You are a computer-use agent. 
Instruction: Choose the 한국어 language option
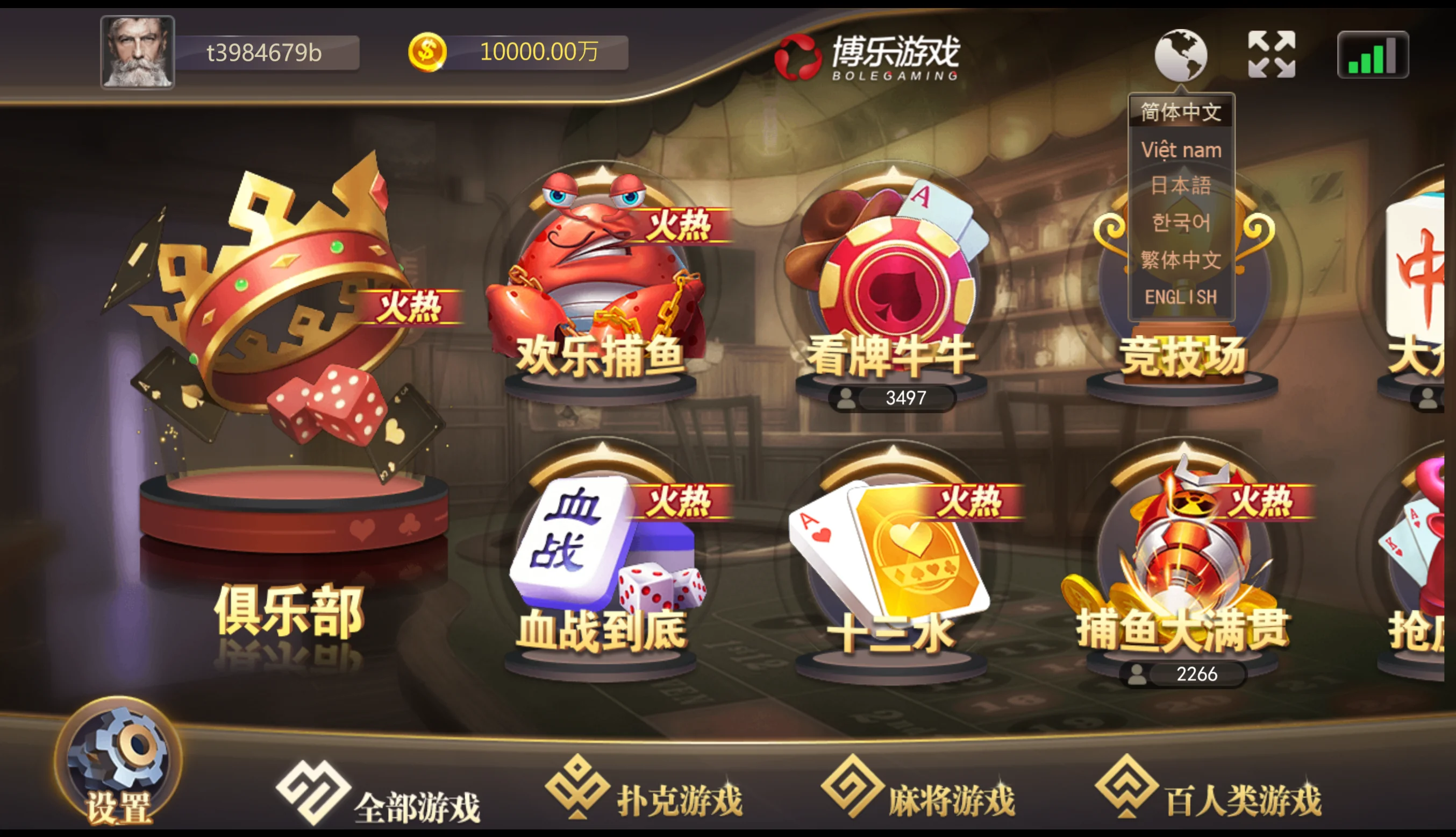pos(1181,223)
